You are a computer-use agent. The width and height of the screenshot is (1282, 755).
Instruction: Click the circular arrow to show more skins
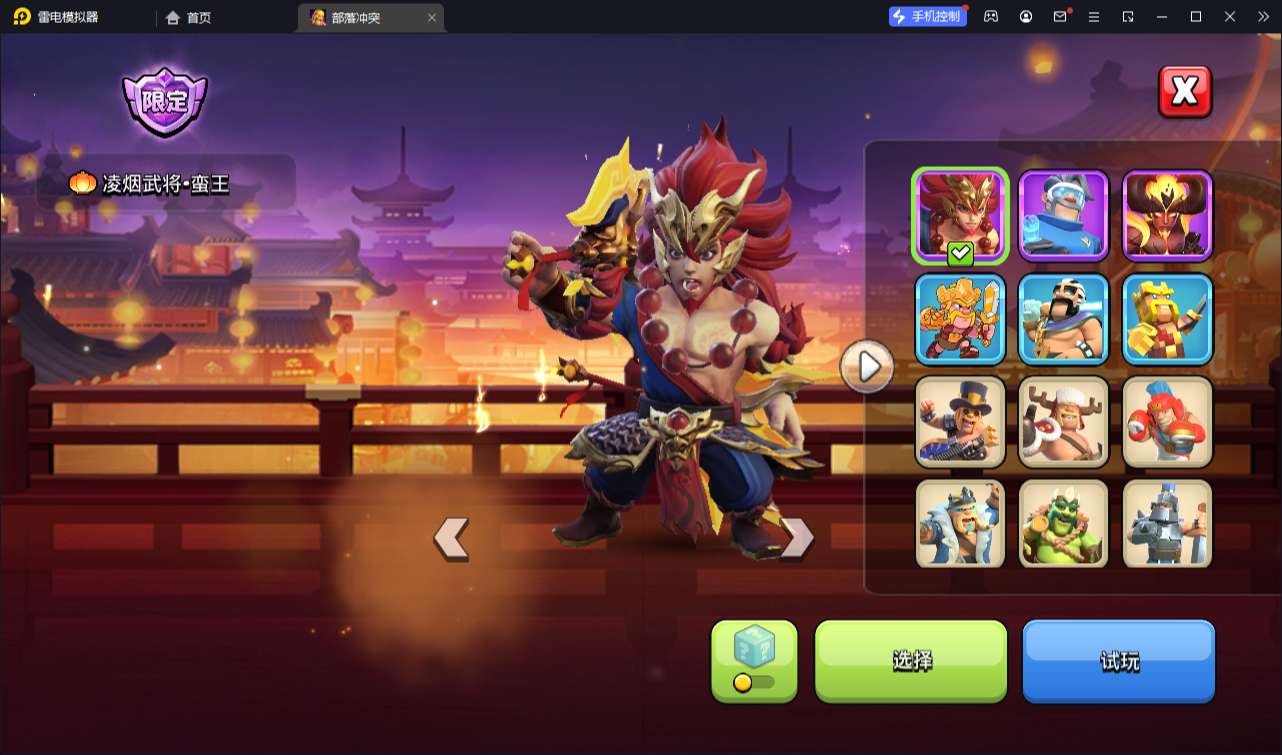point(867,366)
